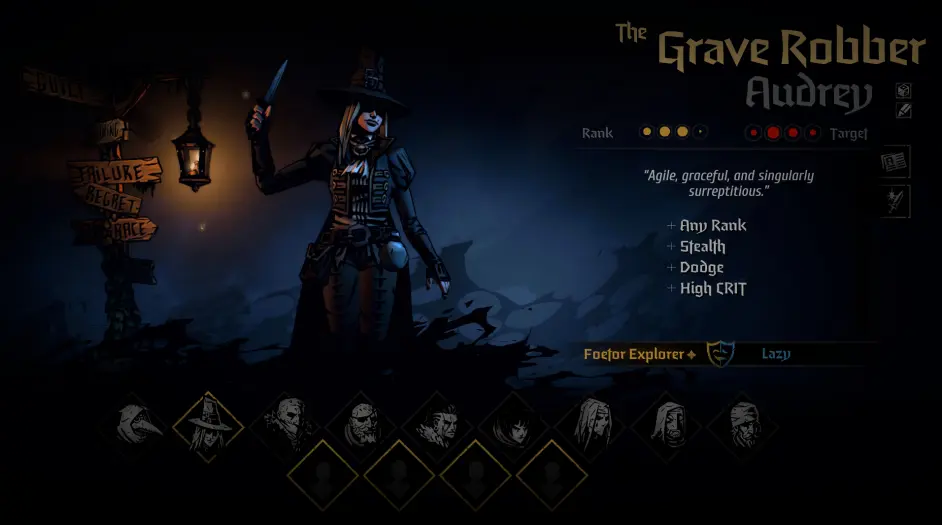Open the hero overview card tab

pos(894,162)
